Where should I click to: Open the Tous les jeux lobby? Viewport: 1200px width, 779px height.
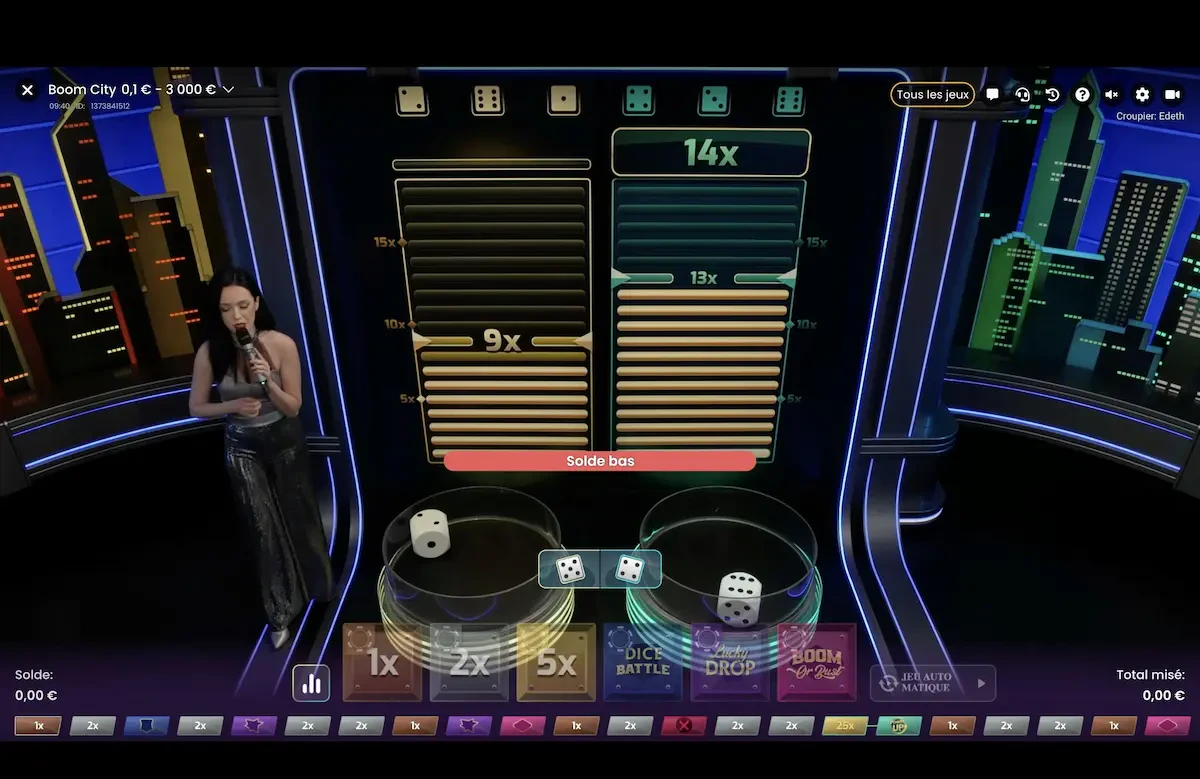tap(932, 94)
